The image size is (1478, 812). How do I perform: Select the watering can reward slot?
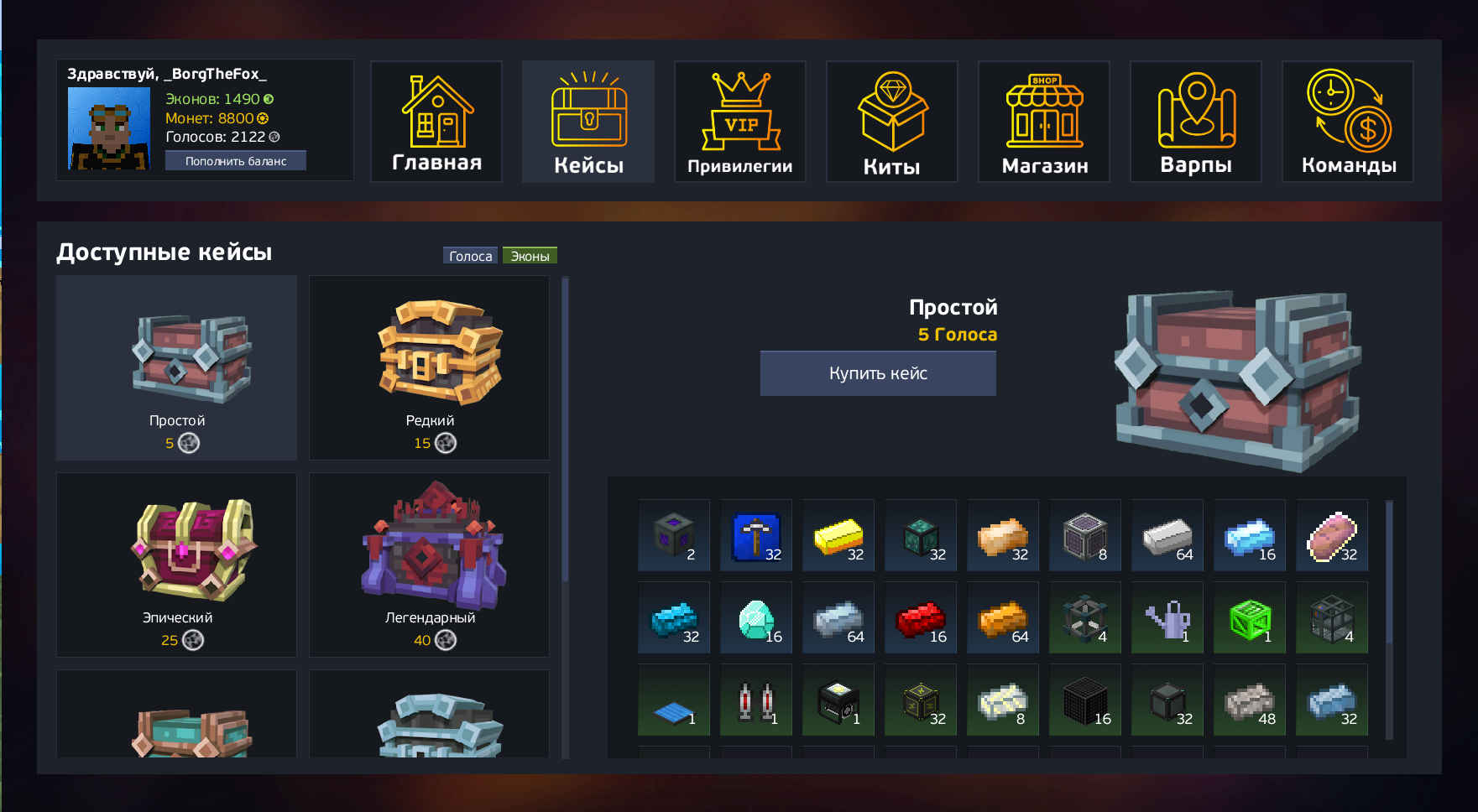coord(1167,618)
